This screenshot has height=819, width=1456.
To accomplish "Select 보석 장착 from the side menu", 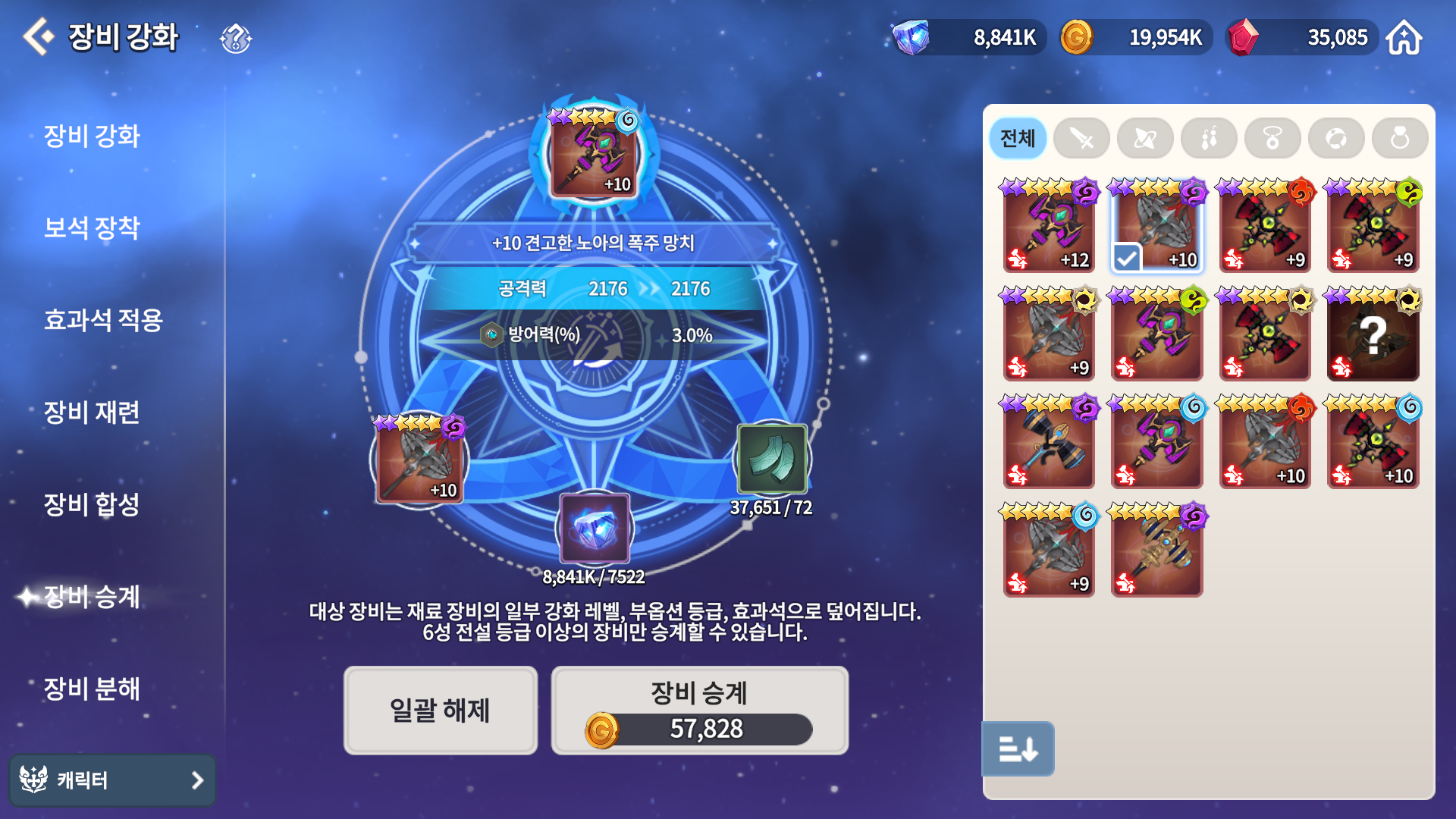I will (92, 227).
